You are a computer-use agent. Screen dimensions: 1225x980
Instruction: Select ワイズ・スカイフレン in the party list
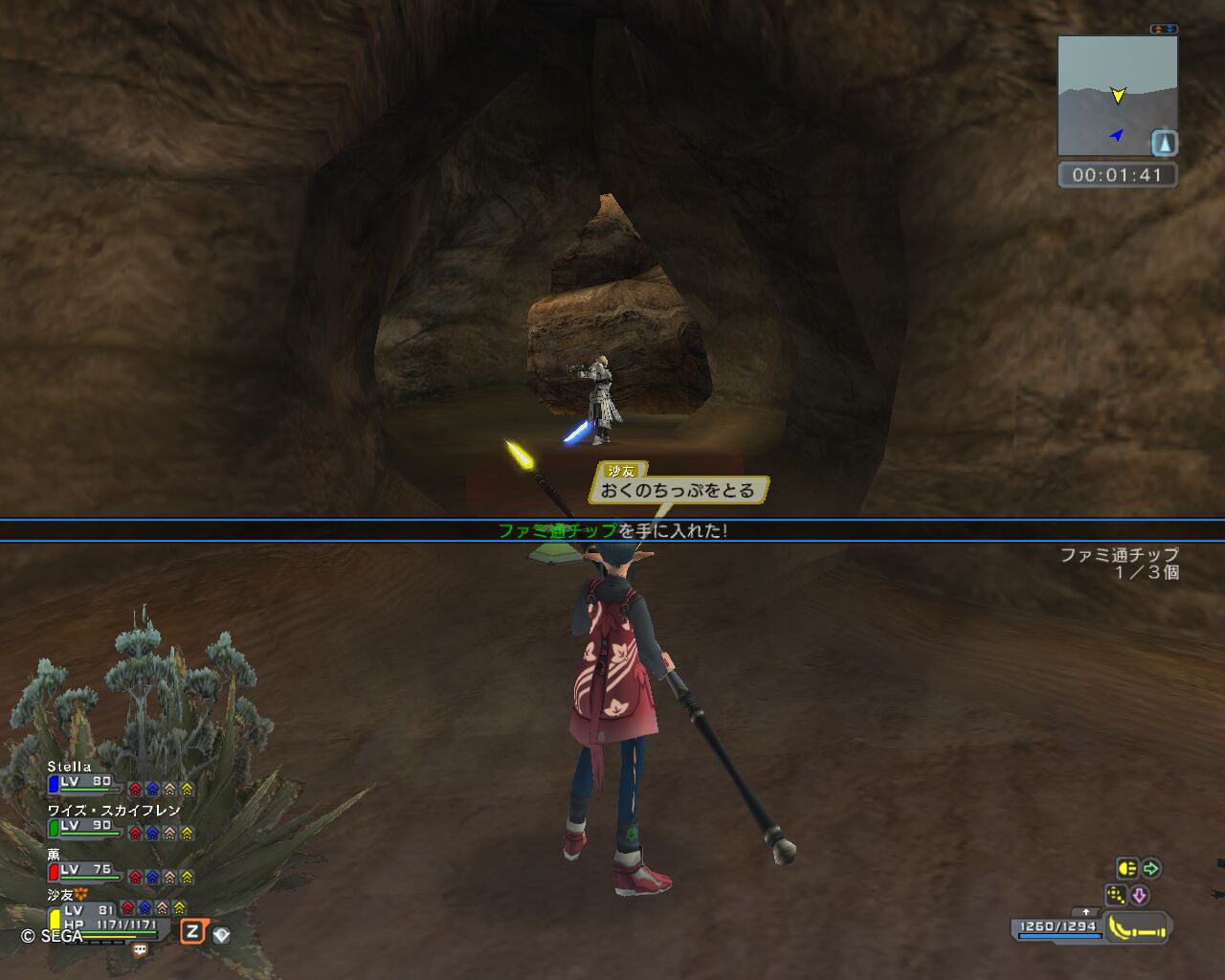point(113,811)
